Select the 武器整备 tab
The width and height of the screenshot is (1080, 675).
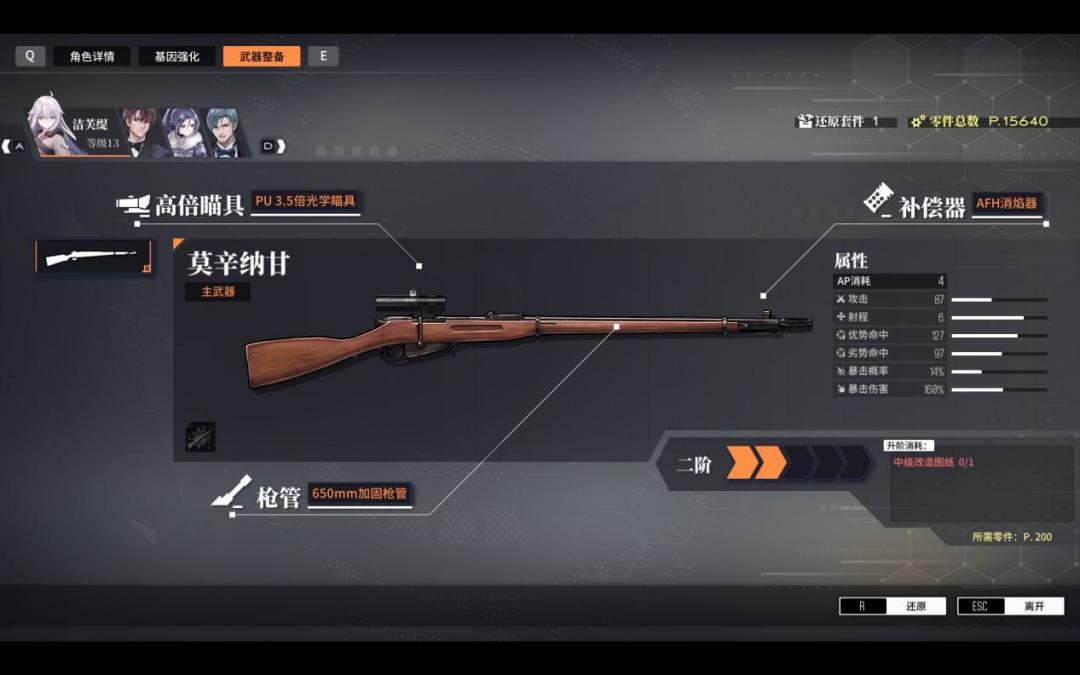click(x=261, y=57)
